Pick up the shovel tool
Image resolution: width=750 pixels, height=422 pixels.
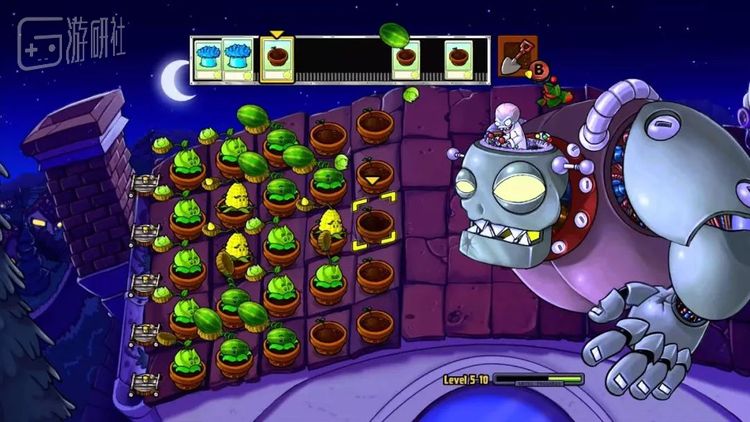click(516, 56)
